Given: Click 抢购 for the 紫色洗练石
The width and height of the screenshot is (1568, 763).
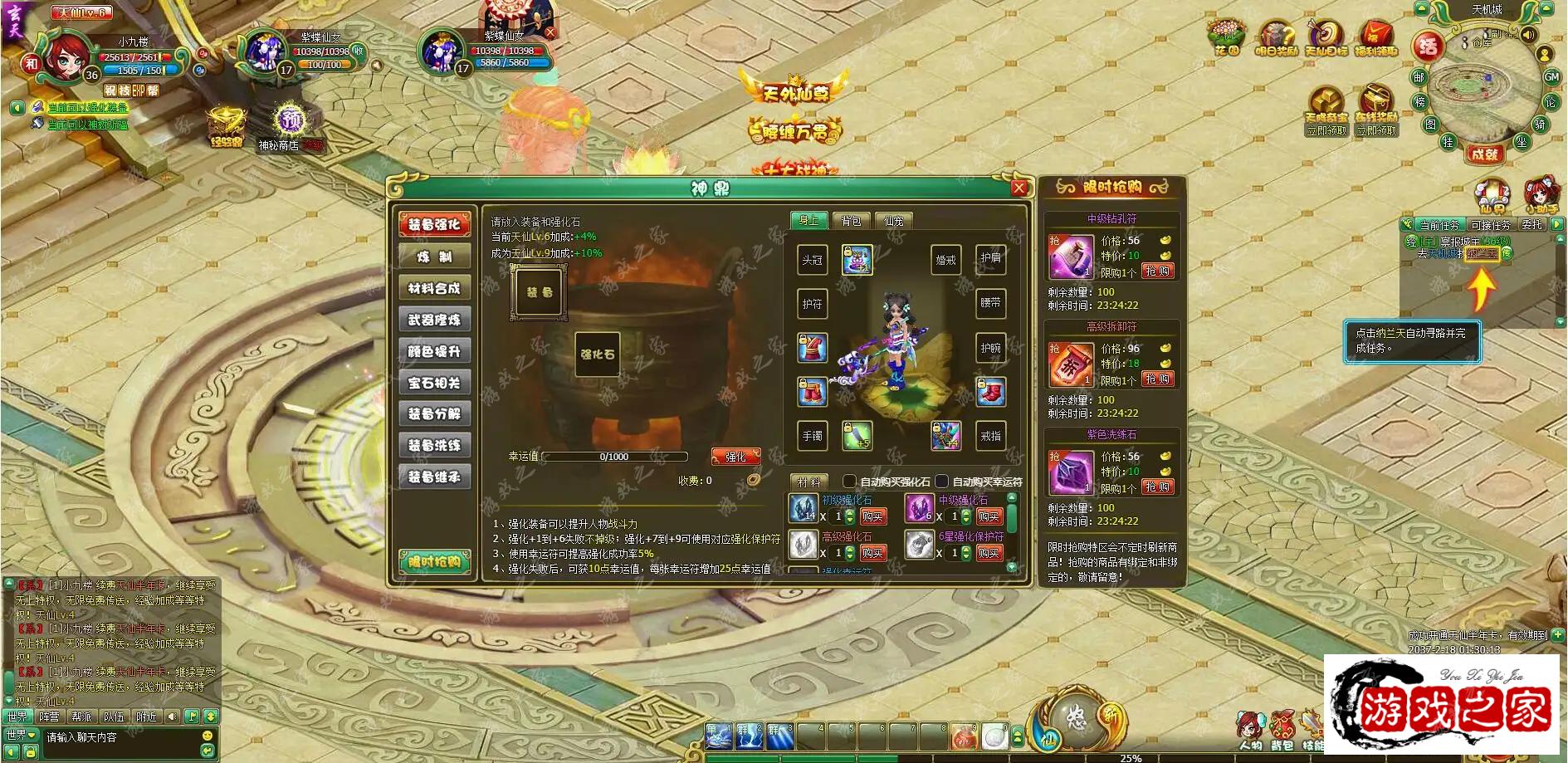Looking at the screenshot, I should coord(1157,487).
